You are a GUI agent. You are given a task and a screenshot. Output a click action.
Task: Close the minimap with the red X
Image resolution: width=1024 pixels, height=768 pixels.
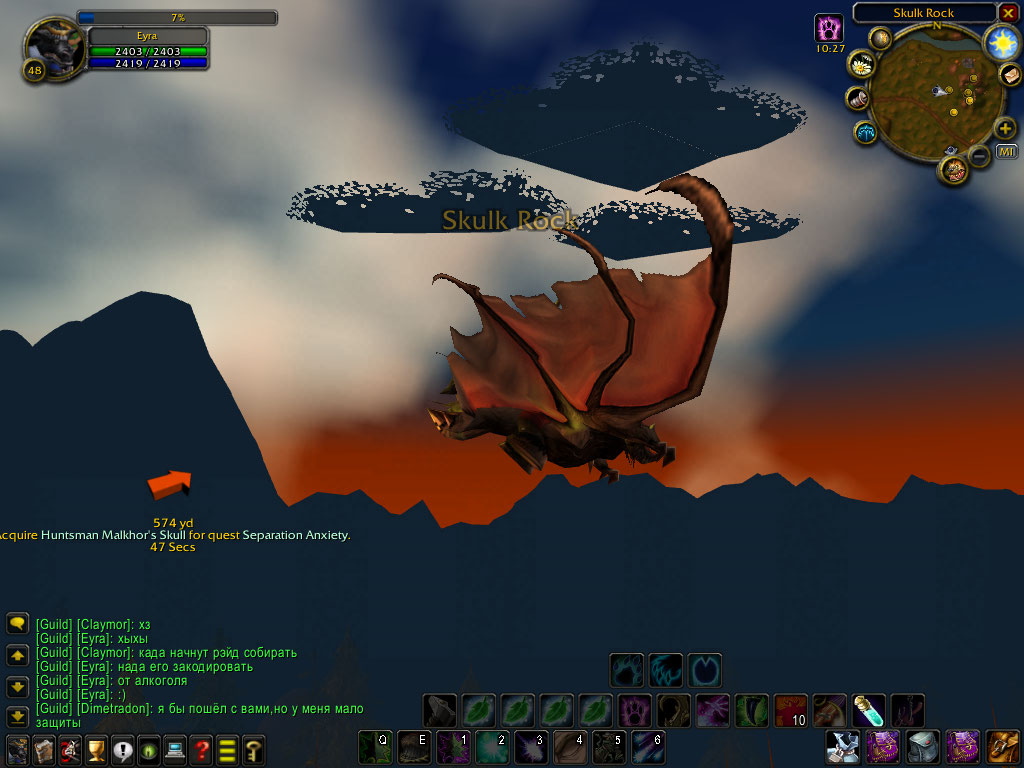[1008, 13]
